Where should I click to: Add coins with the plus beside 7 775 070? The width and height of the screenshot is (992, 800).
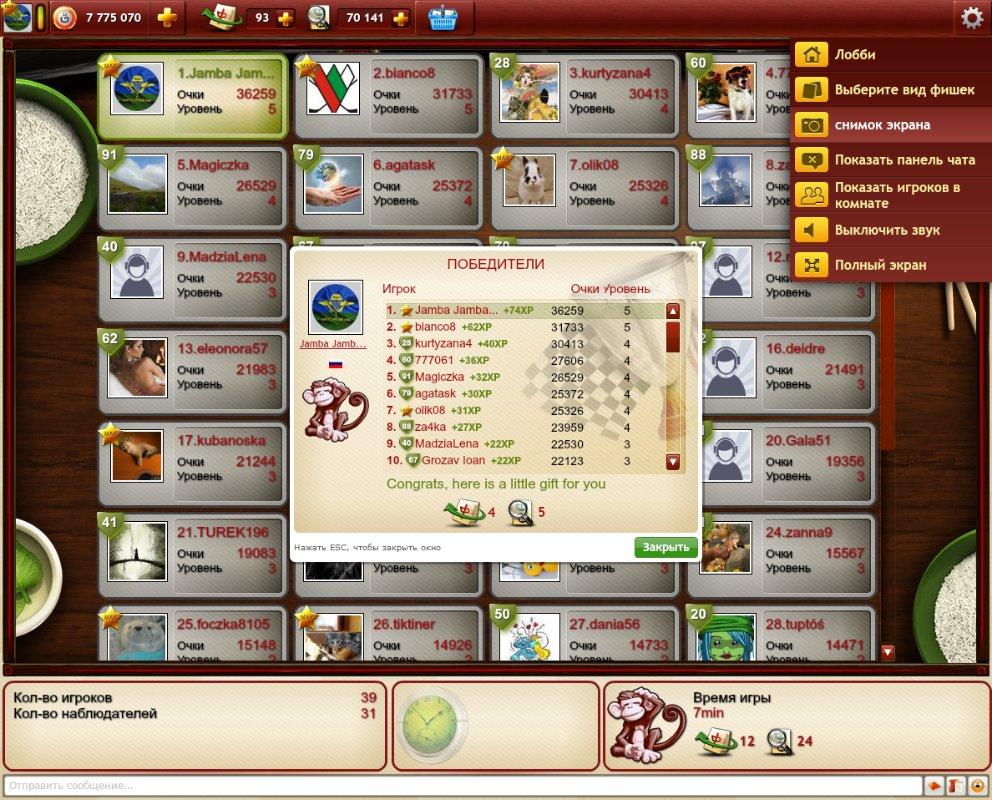[x=168, y=18]
